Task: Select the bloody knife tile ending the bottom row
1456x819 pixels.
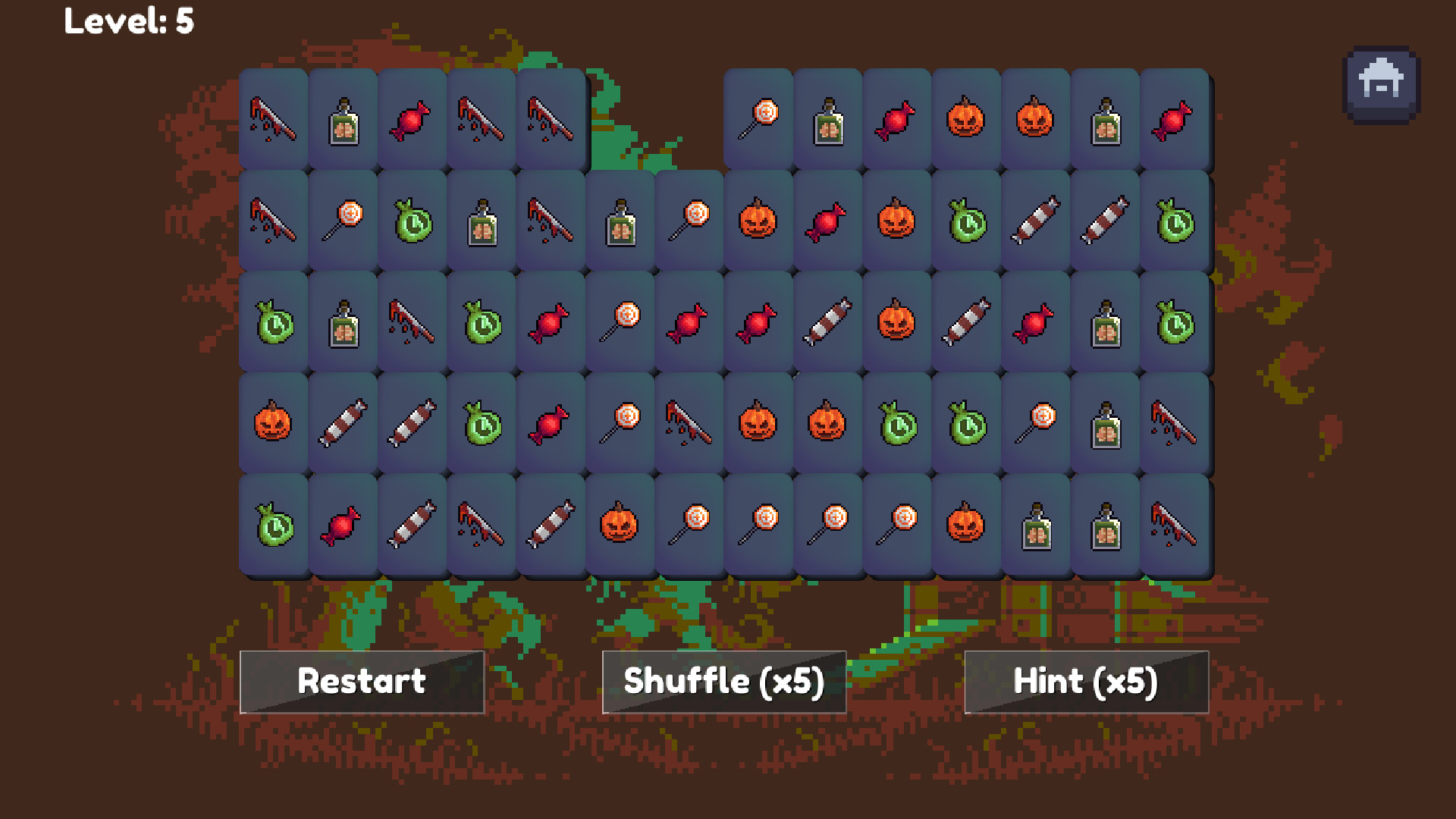Action: [x=1175, y=525]
